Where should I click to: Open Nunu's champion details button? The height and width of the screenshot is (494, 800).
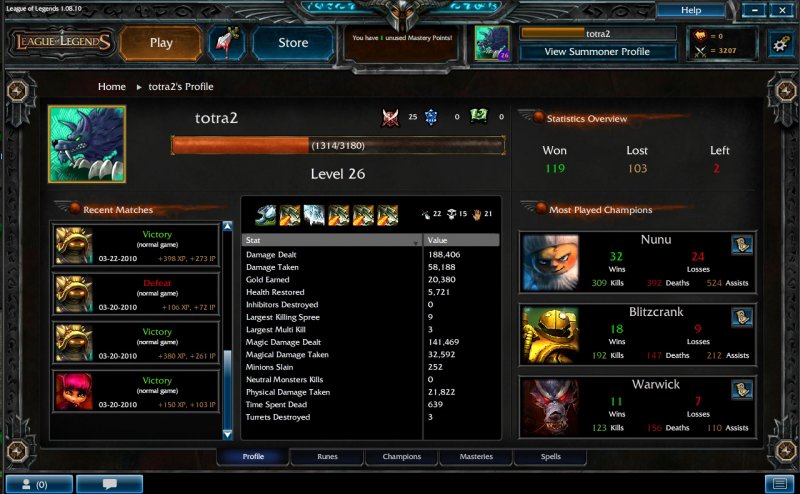[741, 246]
